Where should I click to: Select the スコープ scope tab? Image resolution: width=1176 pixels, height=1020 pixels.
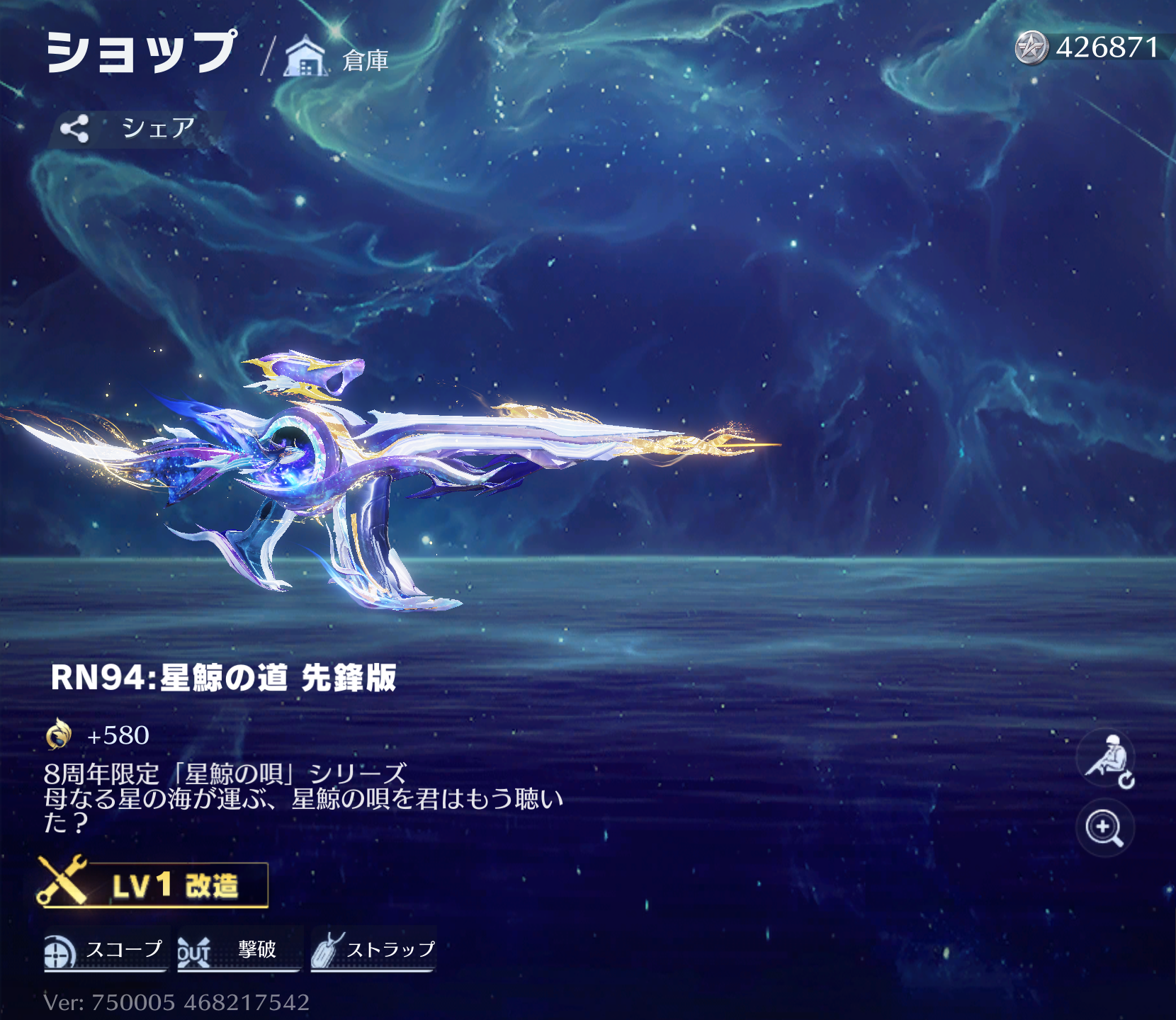(106, 950)
